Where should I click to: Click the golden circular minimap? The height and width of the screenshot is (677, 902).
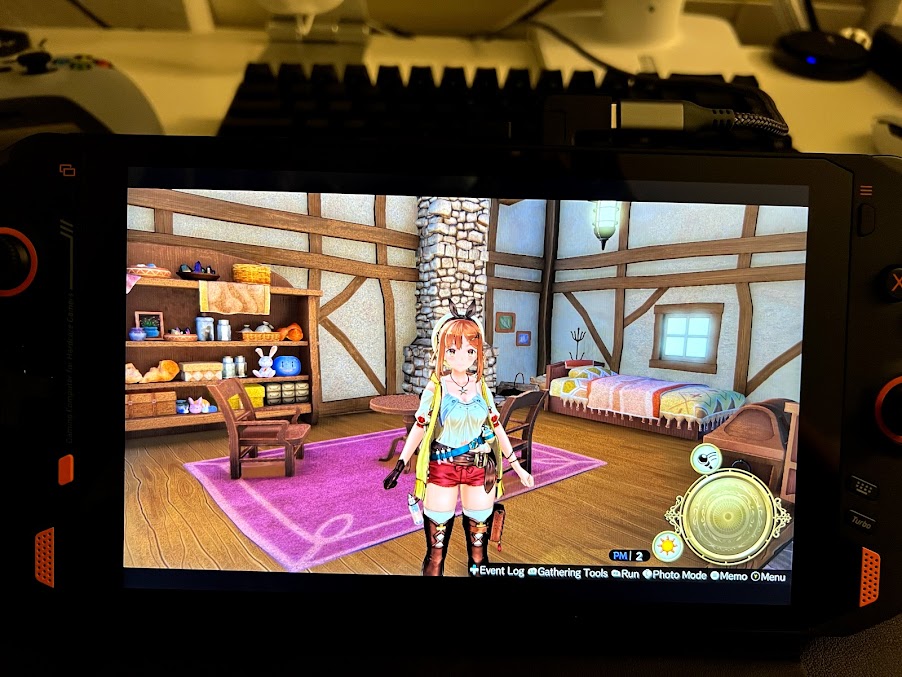[x=728, y=517]
